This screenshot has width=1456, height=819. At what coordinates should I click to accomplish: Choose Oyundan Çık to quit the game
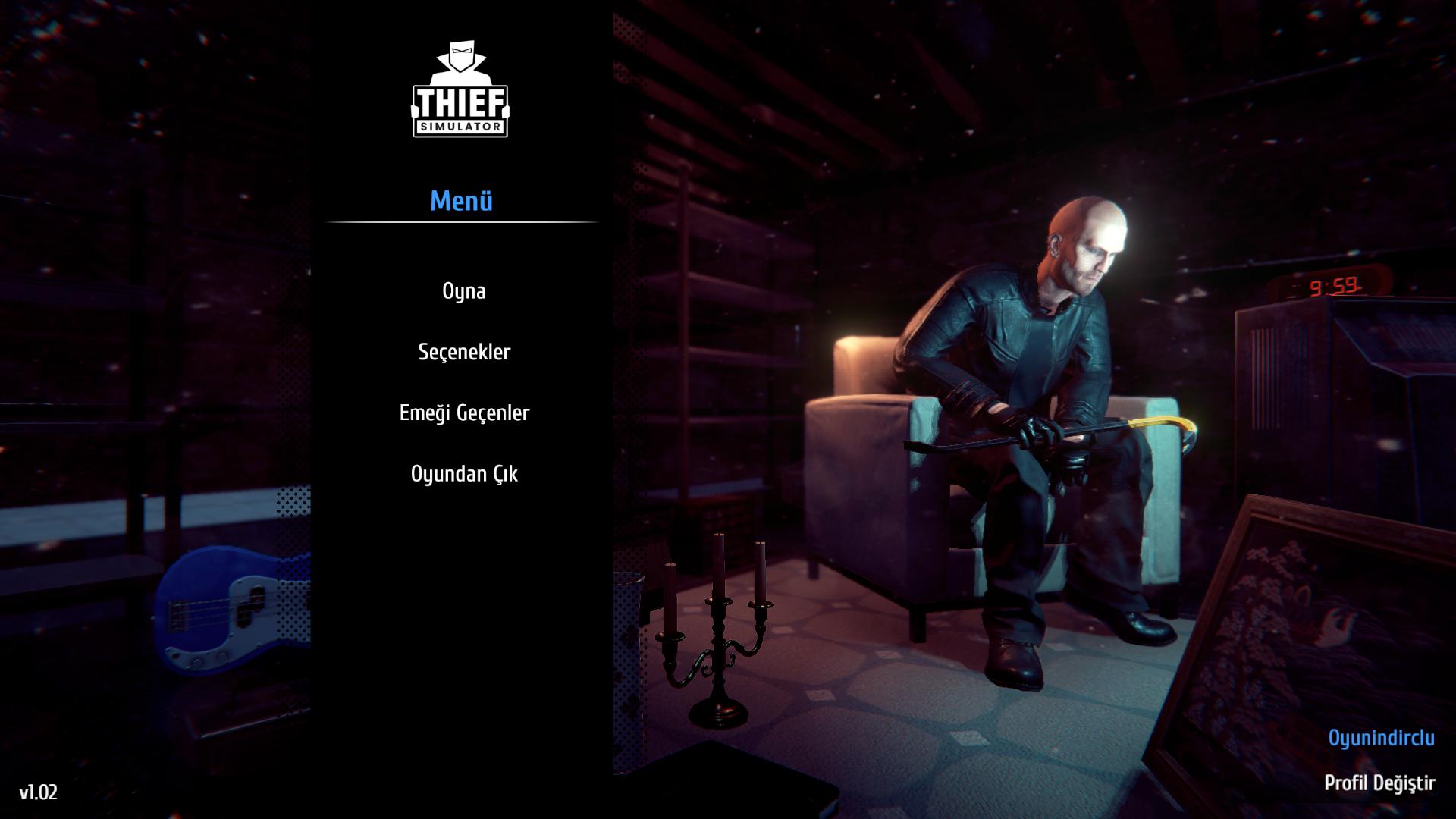point(464,474)
